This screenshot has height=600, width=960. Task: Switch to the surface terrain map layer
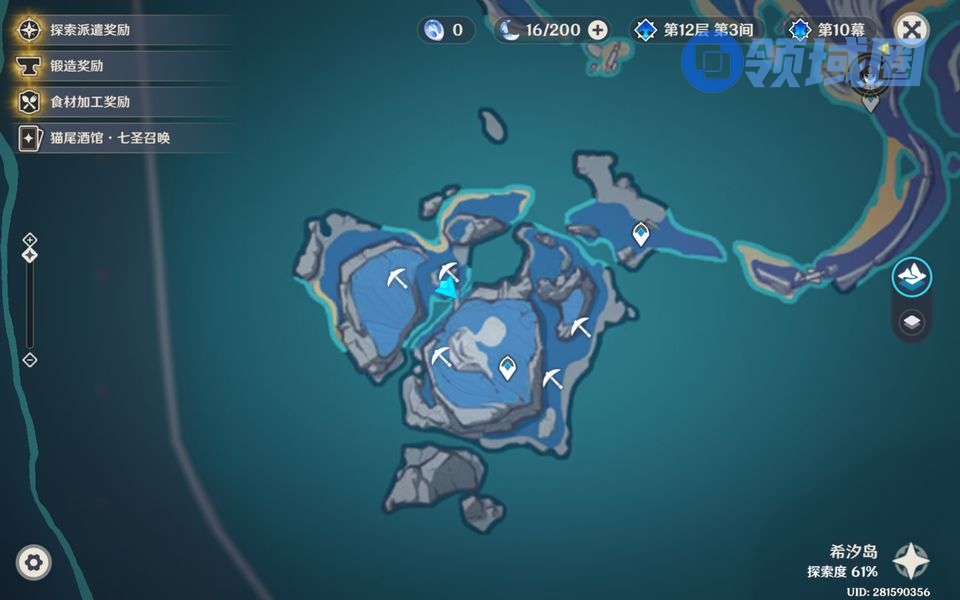click(911, 277)
